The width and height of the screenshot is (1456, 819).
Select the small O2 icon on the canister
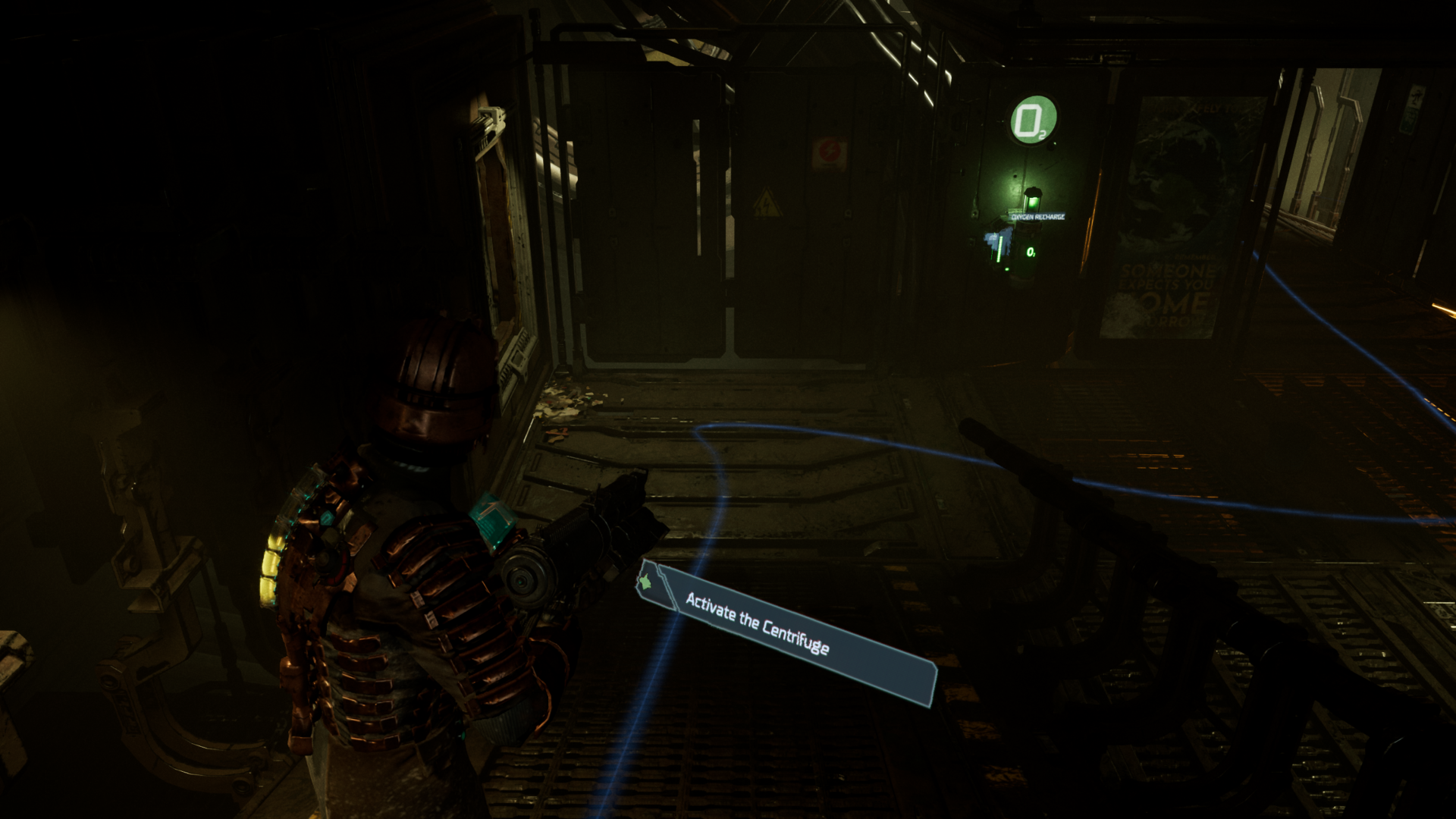[1031, 253]
